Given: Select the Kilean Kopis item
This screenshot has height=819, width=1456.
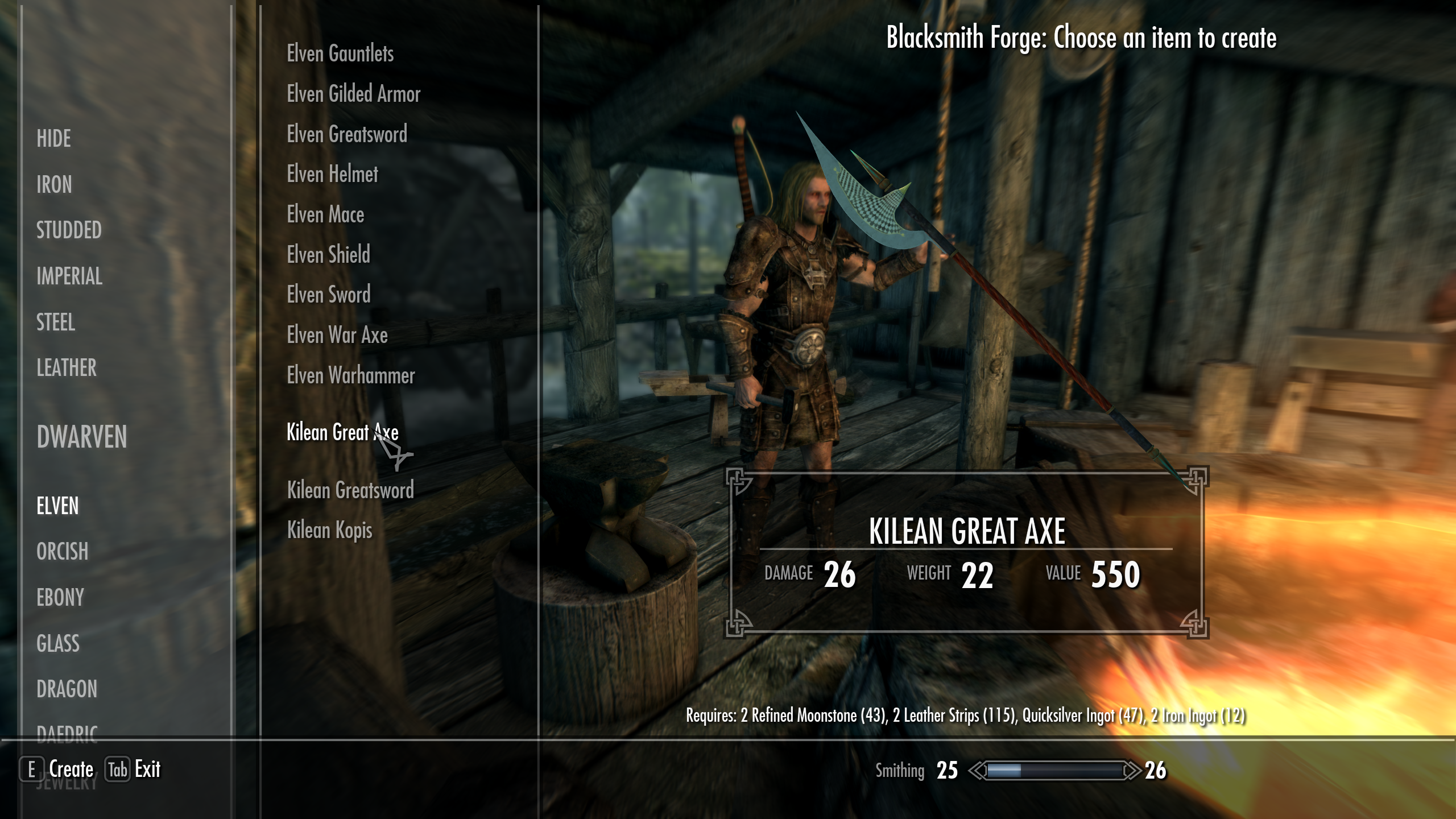Looking at the screenshot, I should point(330,530).
